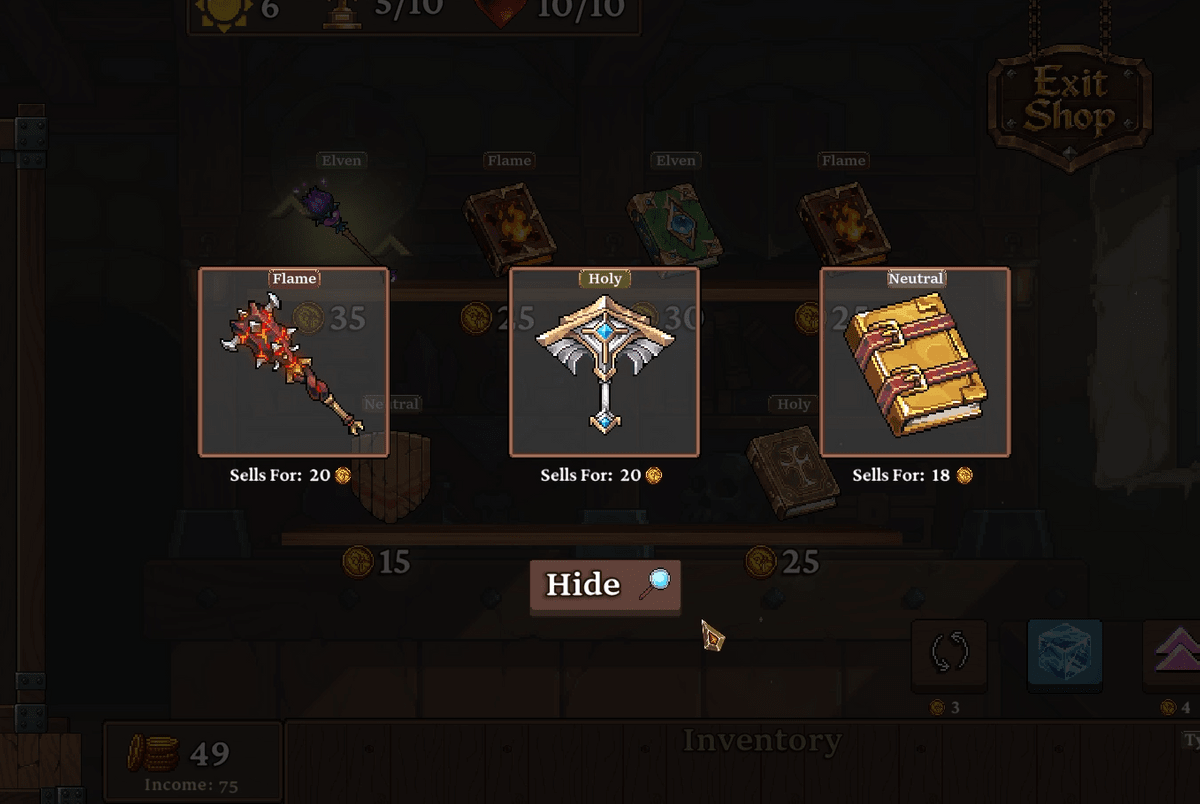Image resolution: width=1200 pixels, height=804 pixels.
Task: Reroll the shop with the refresh arrows
Action: click(949, 654)
